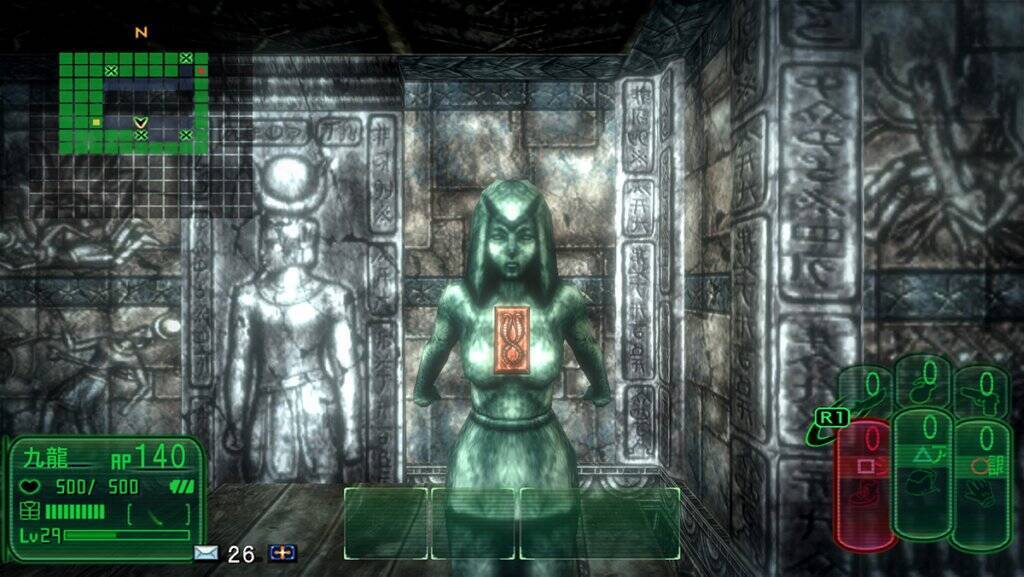Select the red dot marker on the minimap

(200, 71)
